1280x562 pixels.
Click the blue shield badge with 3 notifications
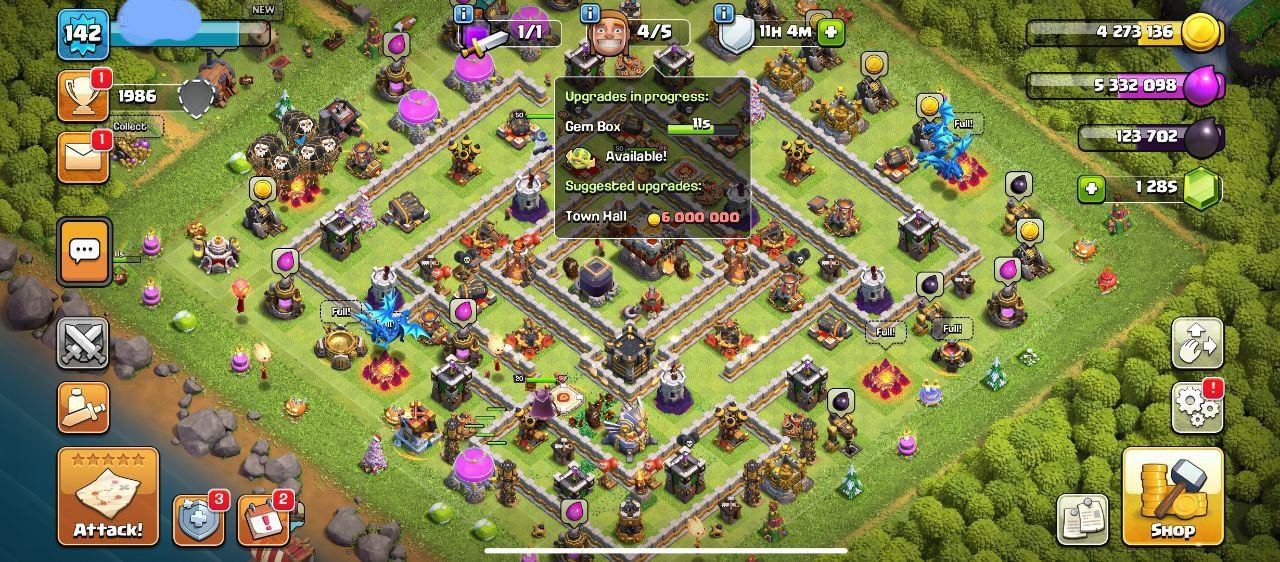[x=198, y=520]
